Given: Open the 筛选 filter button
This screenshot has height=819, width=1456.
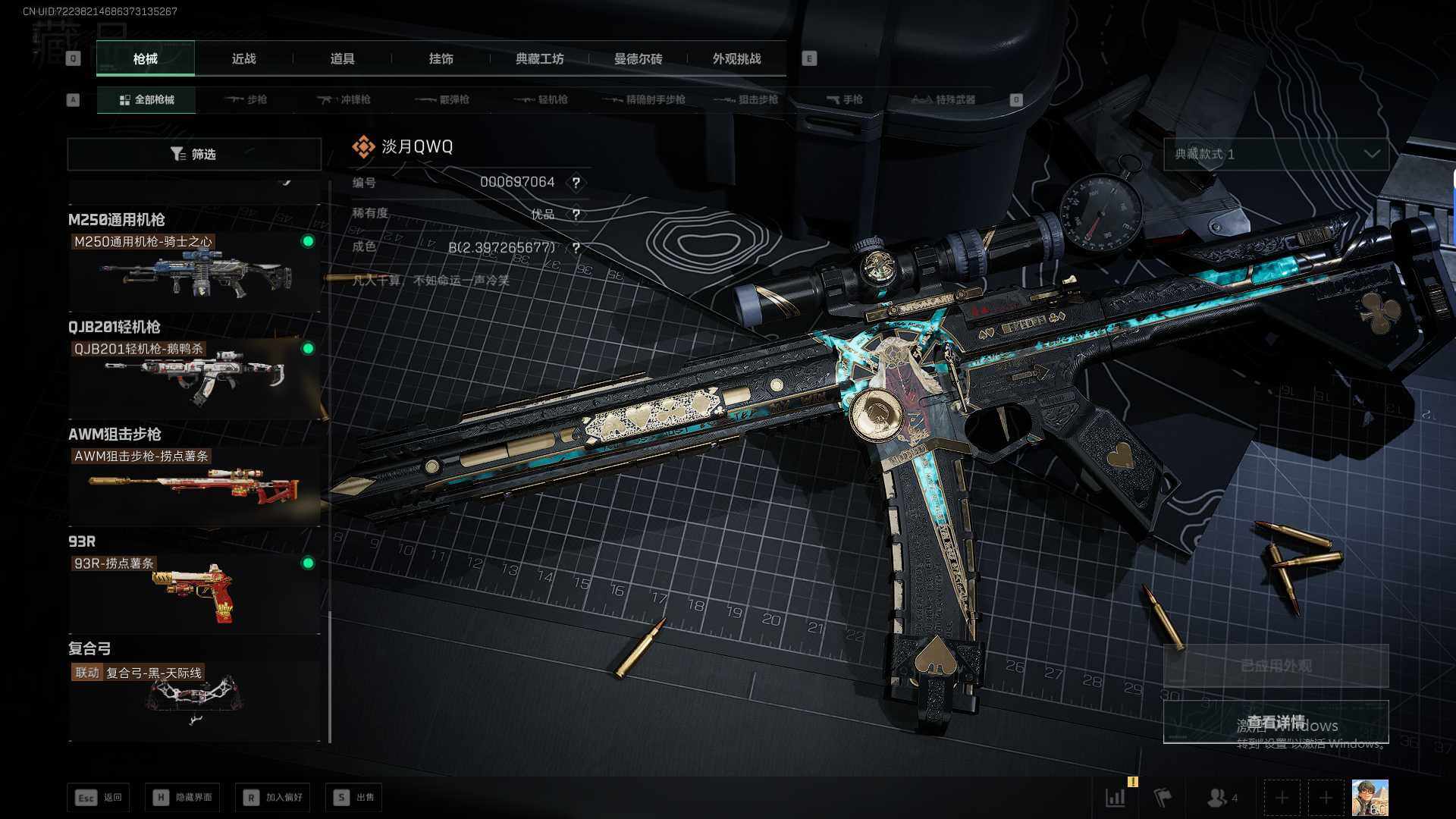Looking at the screenshot, I should pos(194,154).
